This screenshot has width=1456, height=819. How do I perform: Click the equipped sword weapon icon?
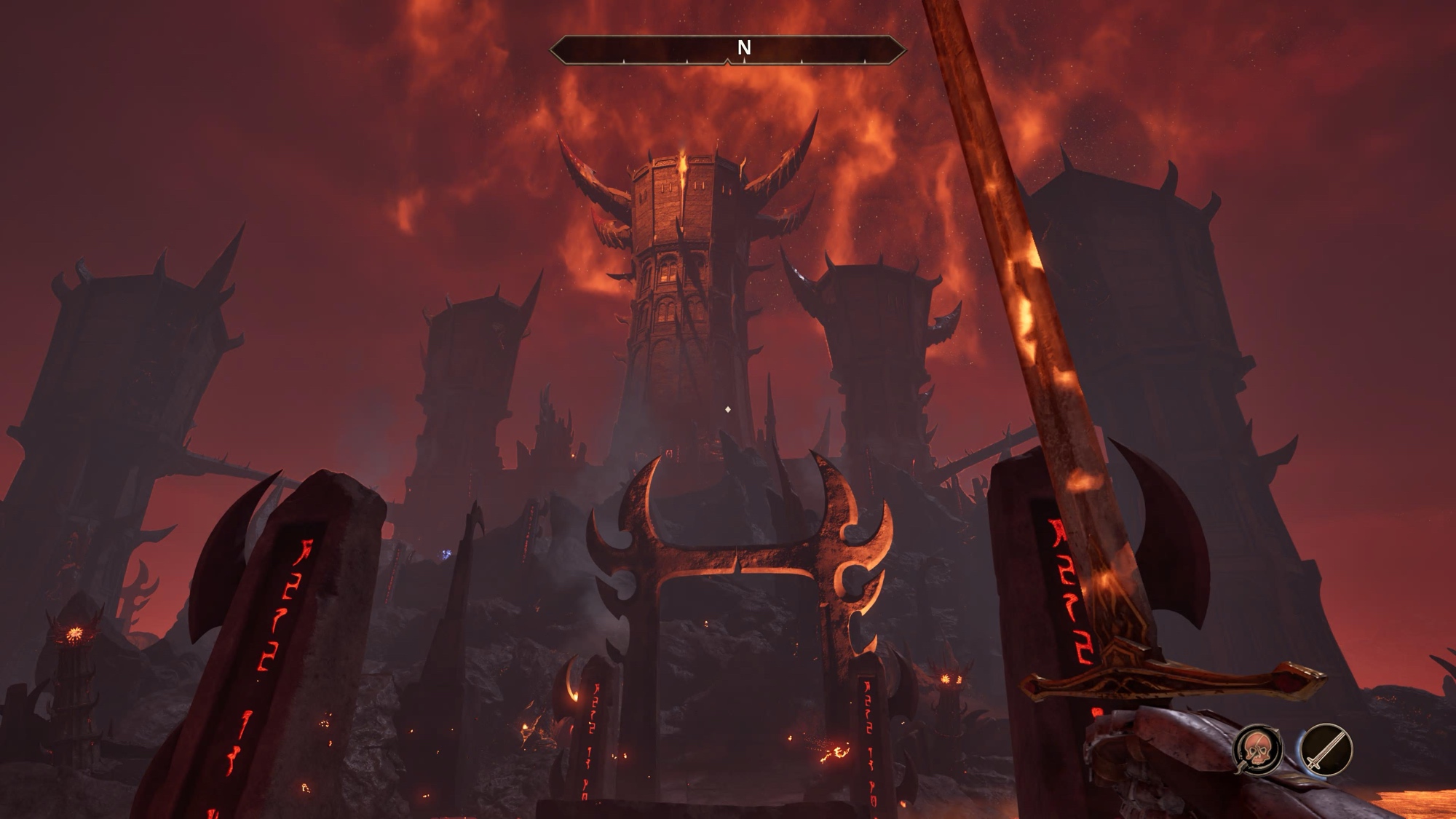coord(1326,748)
